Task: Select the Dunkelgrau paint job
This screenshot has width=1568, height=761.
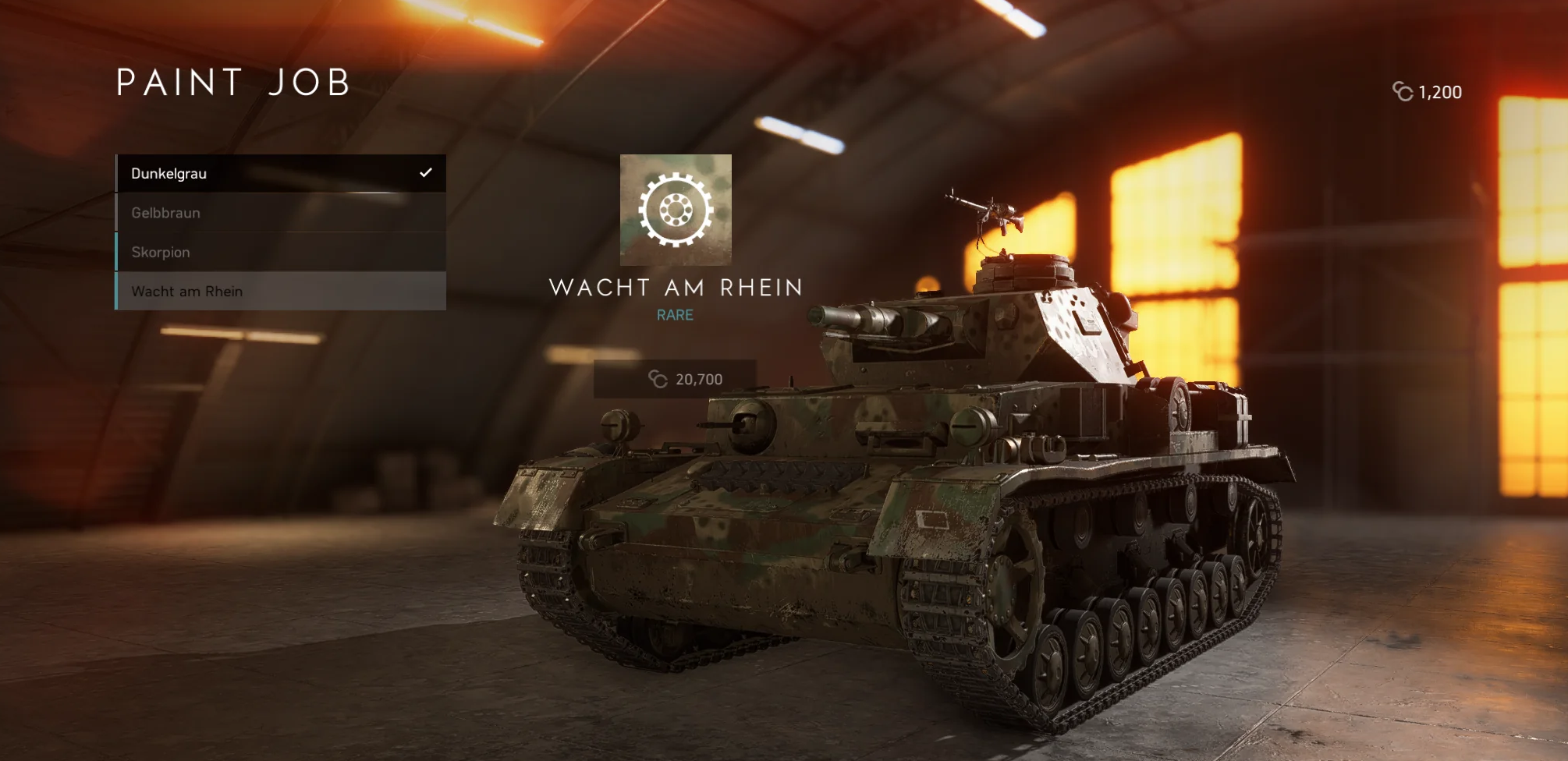Action: (281, 173)
